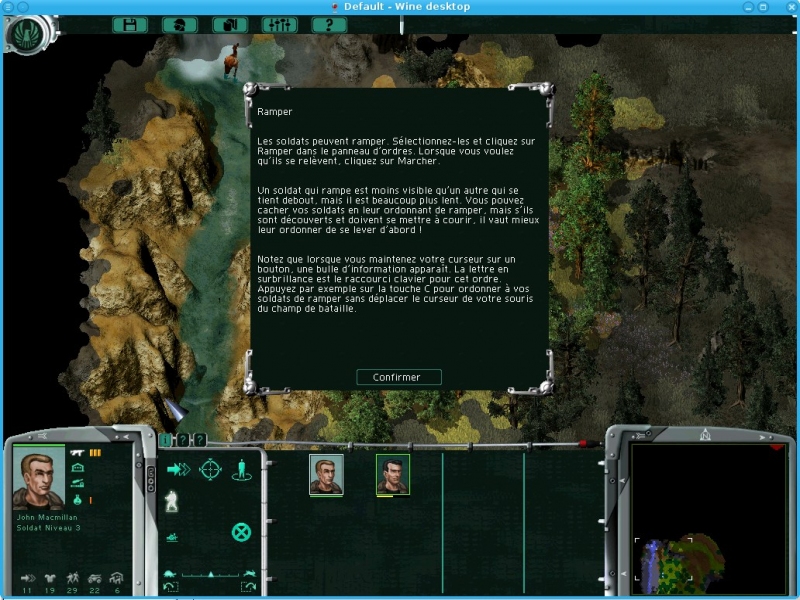Select the dark-haired soldier in the squad bar

392,475
